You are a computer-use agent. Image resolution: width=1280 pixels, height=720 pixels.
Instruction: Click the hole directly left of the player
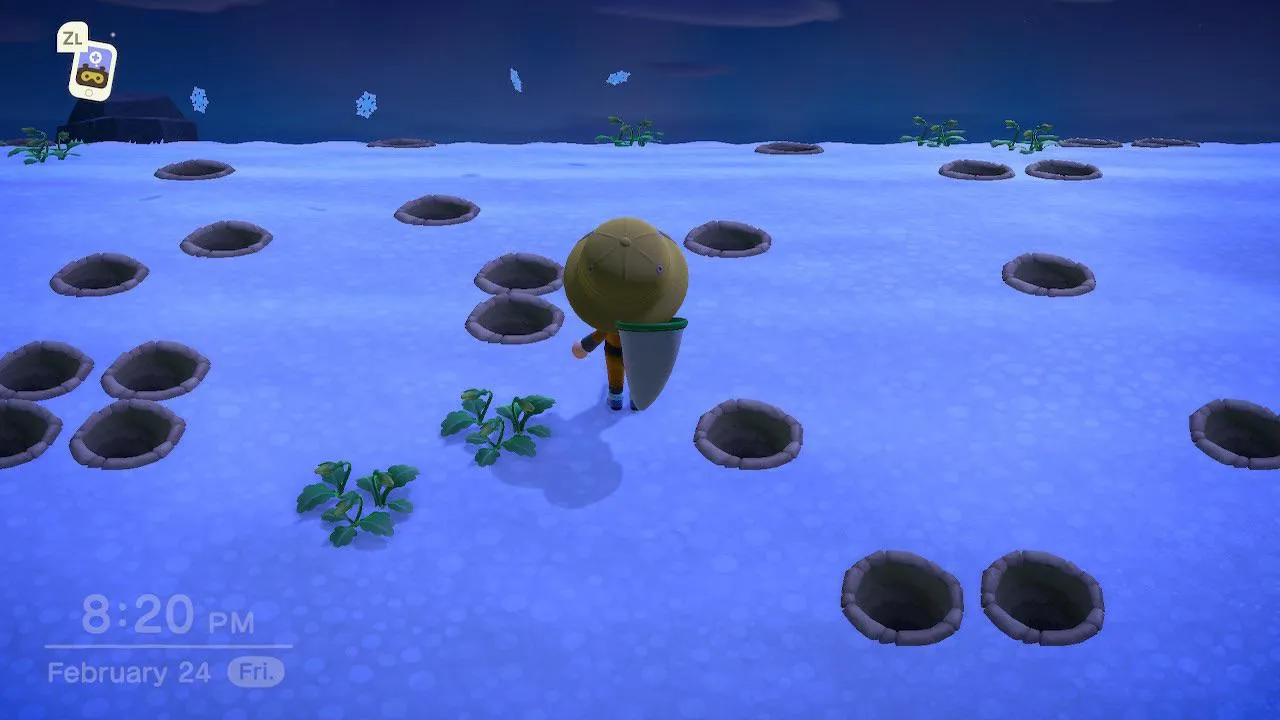click(x=513, y=320)
